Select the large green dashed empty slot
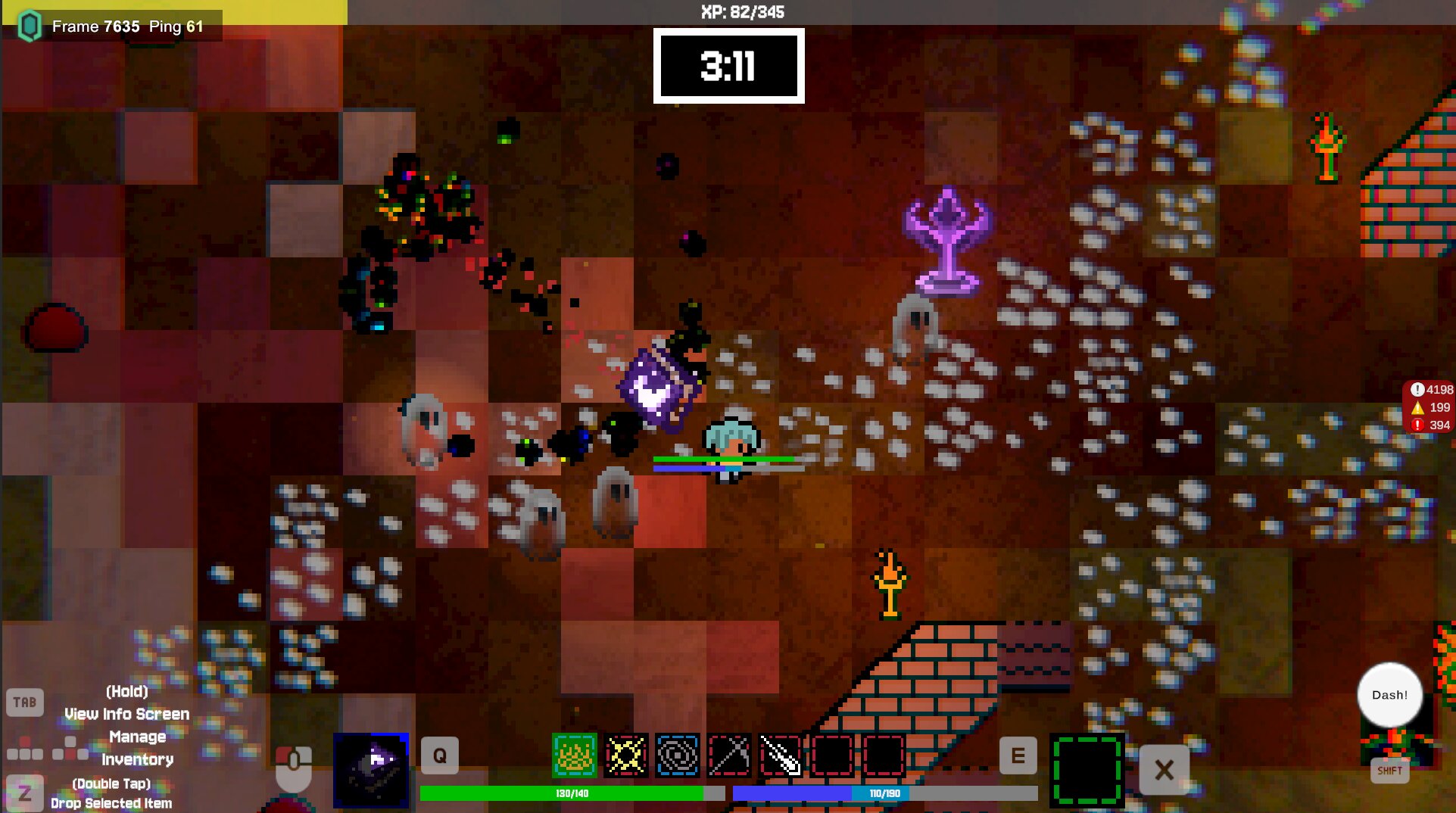The width and height of the screenshot is (1456, 813). (1087, 770)
